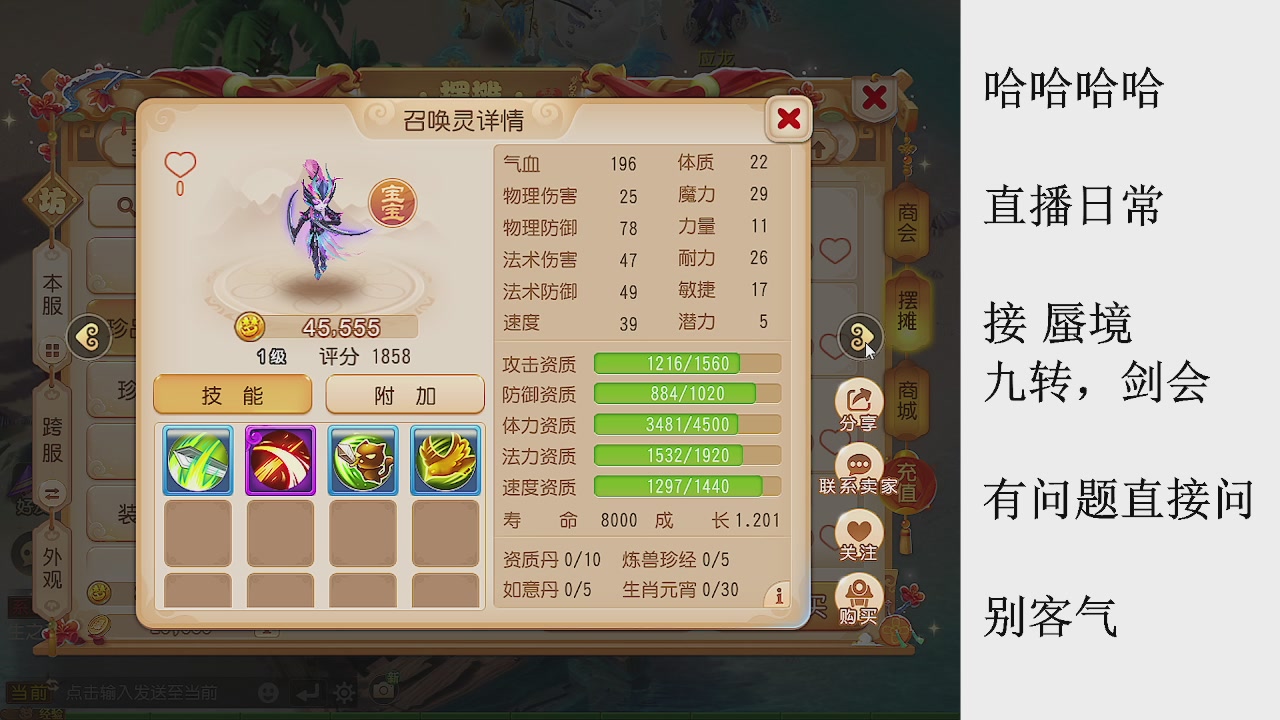Click the 攻击资质 green progress bar
The height and width of the screenshot is (720, 1280).
(687, 363)
